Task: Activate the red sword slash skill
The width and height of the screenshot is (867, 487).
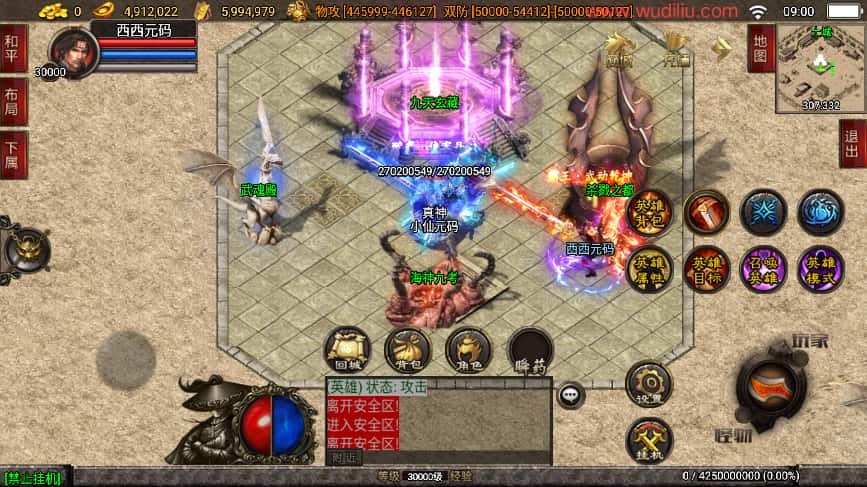Action: click(x=706, y=212)
